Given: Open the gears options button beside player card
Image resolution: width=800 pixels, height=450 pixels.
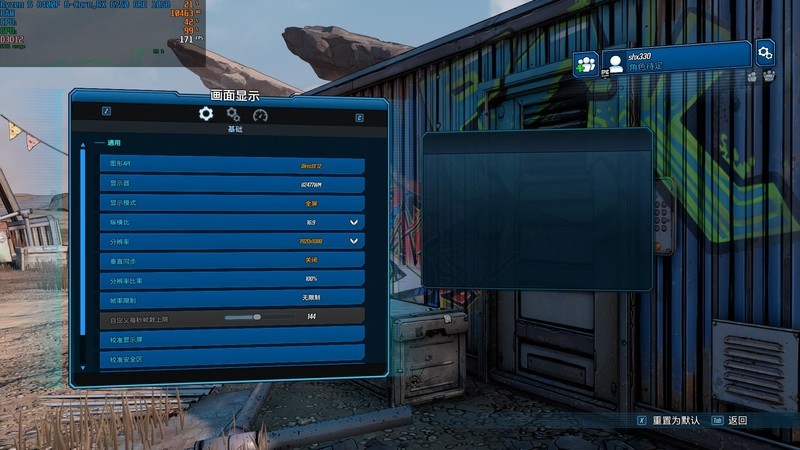Looking at the screenshot, I should pyautogui.click(x=765, y=51).
